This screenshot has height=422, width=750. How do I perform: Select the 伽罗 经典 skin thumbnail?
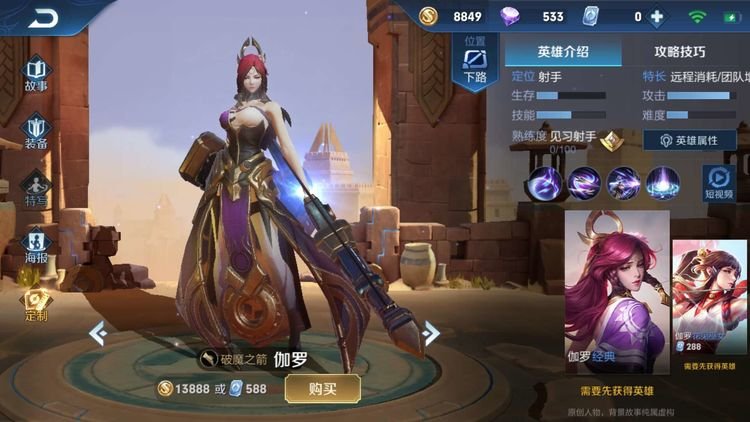pos(617,291)
